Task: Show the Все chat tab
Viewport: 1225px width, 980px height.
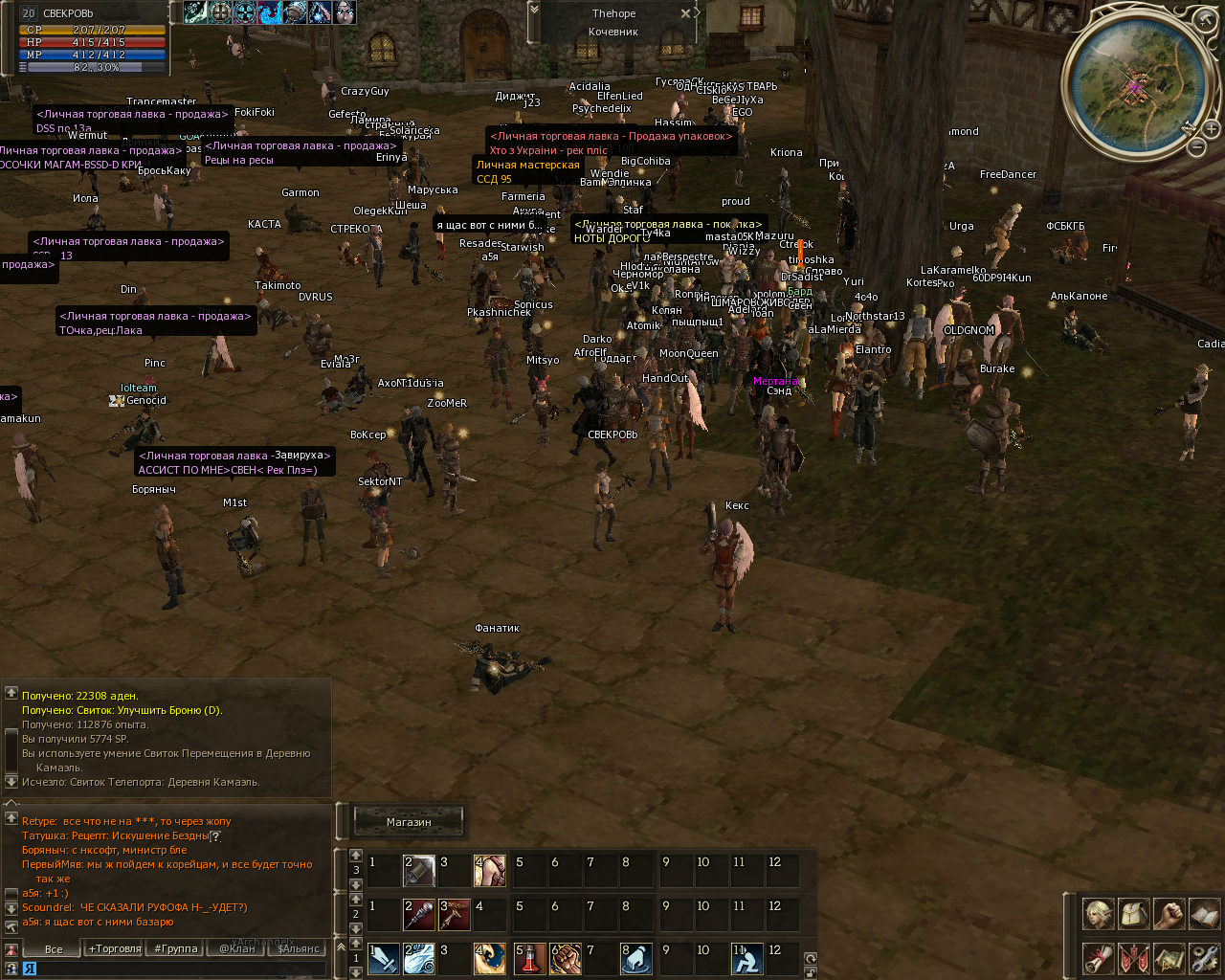Action: coord(54,948)
